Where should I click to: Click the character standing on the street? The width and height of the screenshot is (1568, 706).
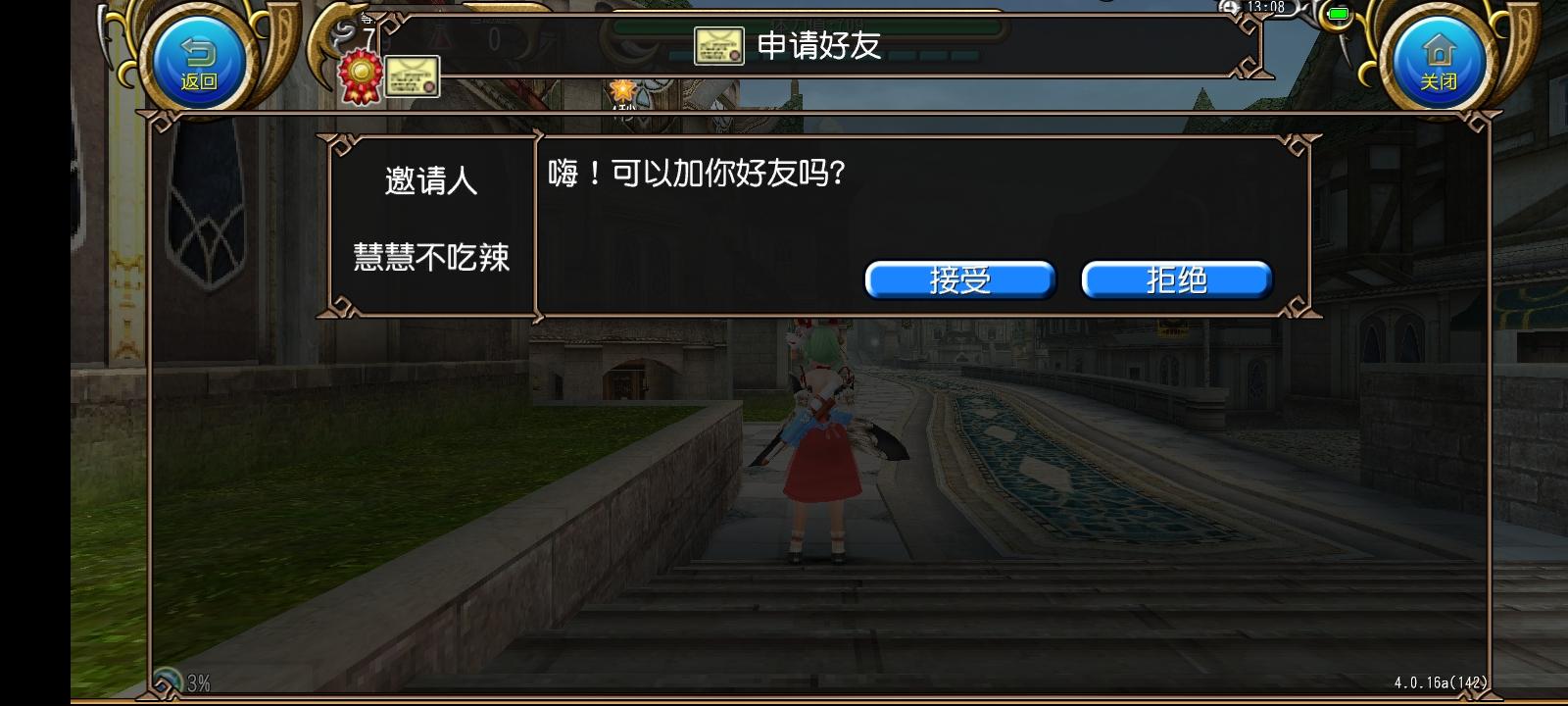[818, 441]
